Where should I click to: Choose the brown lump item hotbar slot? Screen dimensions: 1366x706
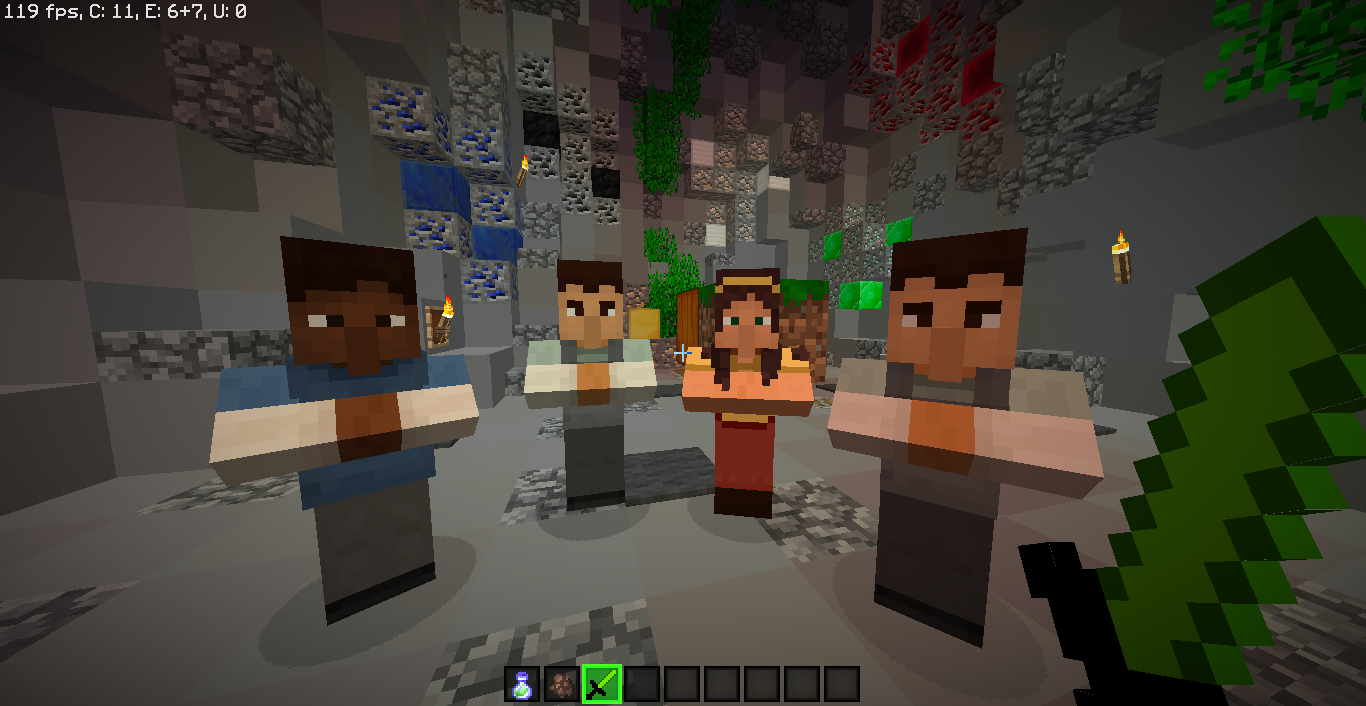(562, 684)
